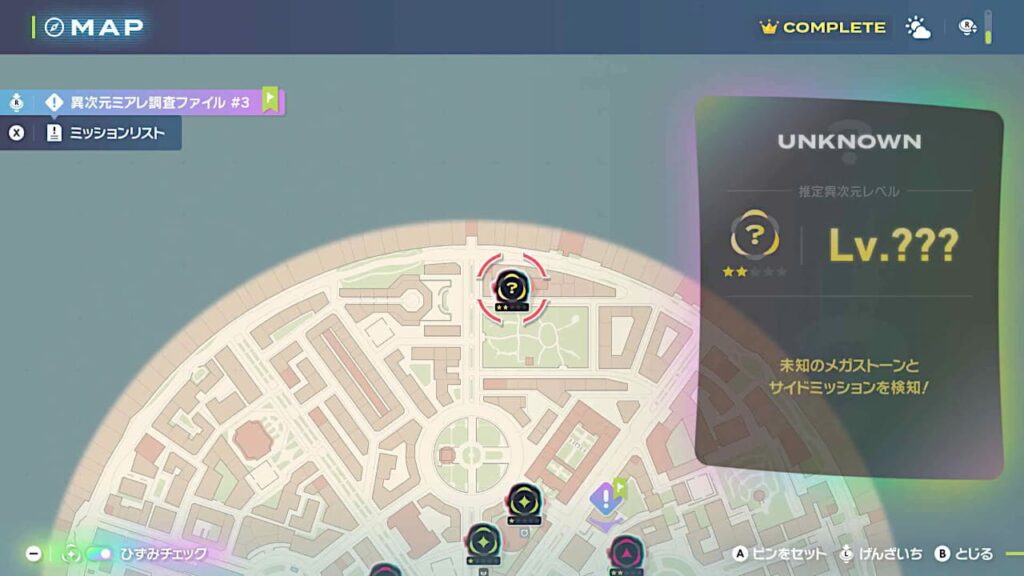Toggle the ひずみチェック distortion check switch
Screen dimensions: 1024x576
(x=98, y=553)
